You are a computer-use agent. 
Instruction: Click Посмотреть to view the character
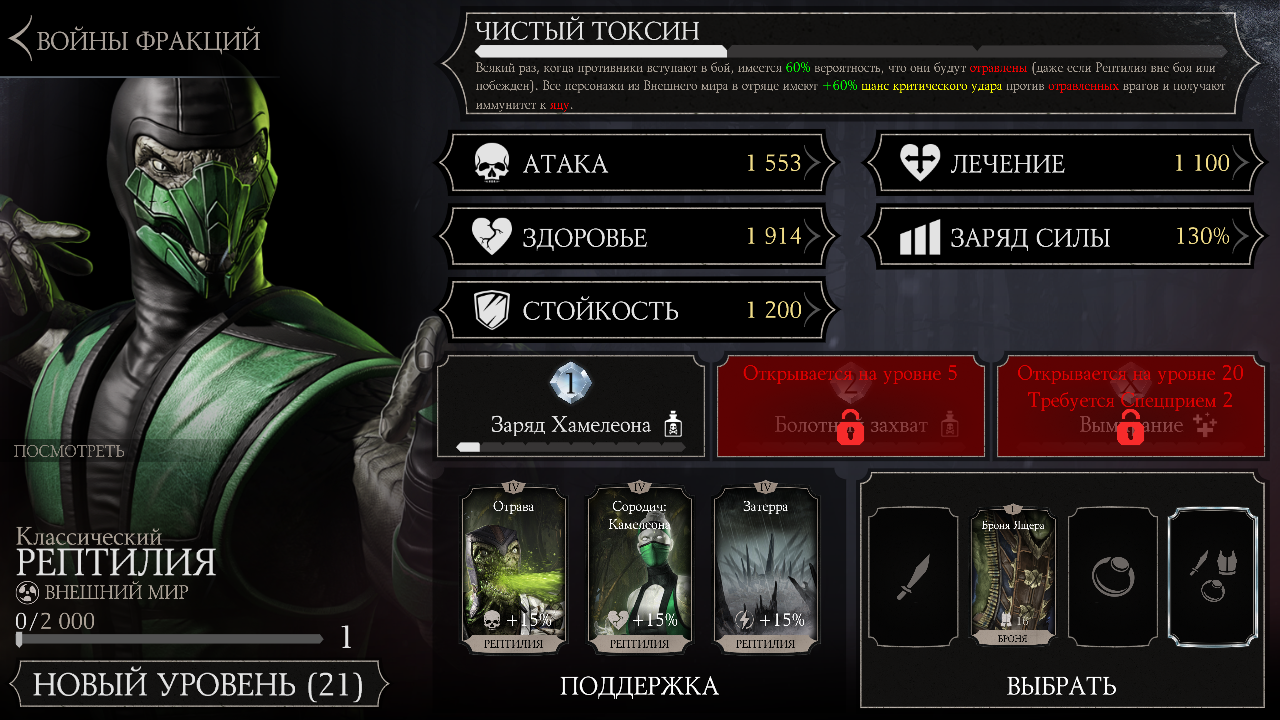69,451
